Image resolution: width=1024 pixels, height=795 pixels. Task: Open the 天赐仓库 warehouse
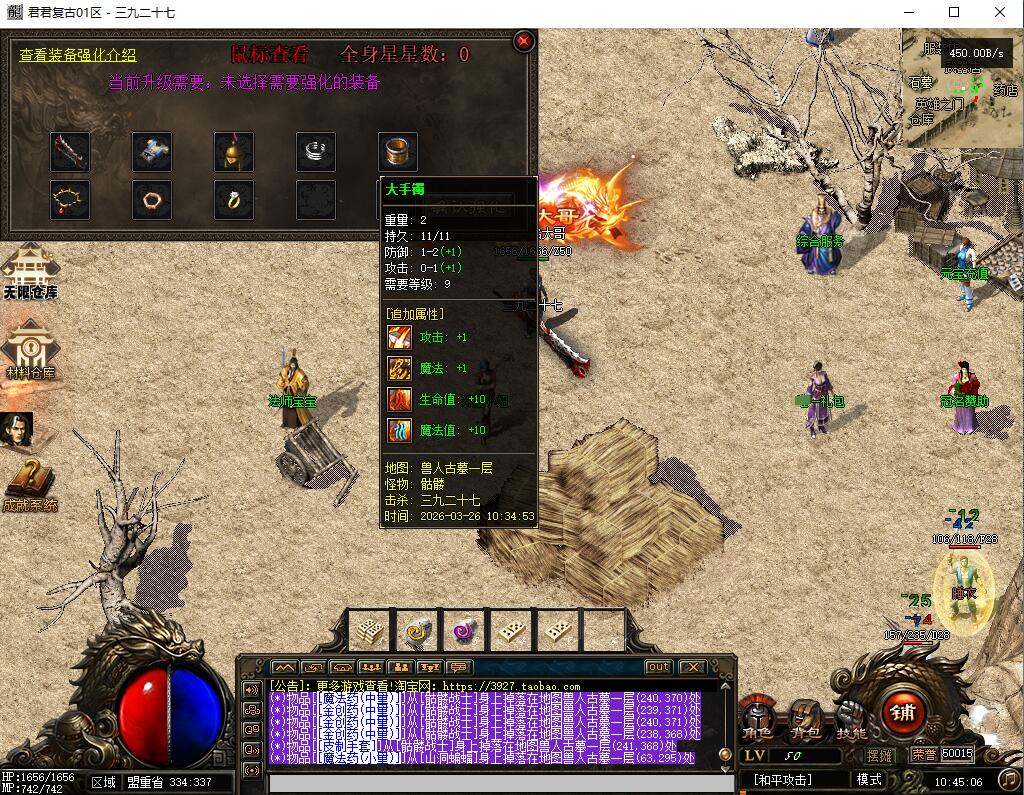tap(30, 274)
